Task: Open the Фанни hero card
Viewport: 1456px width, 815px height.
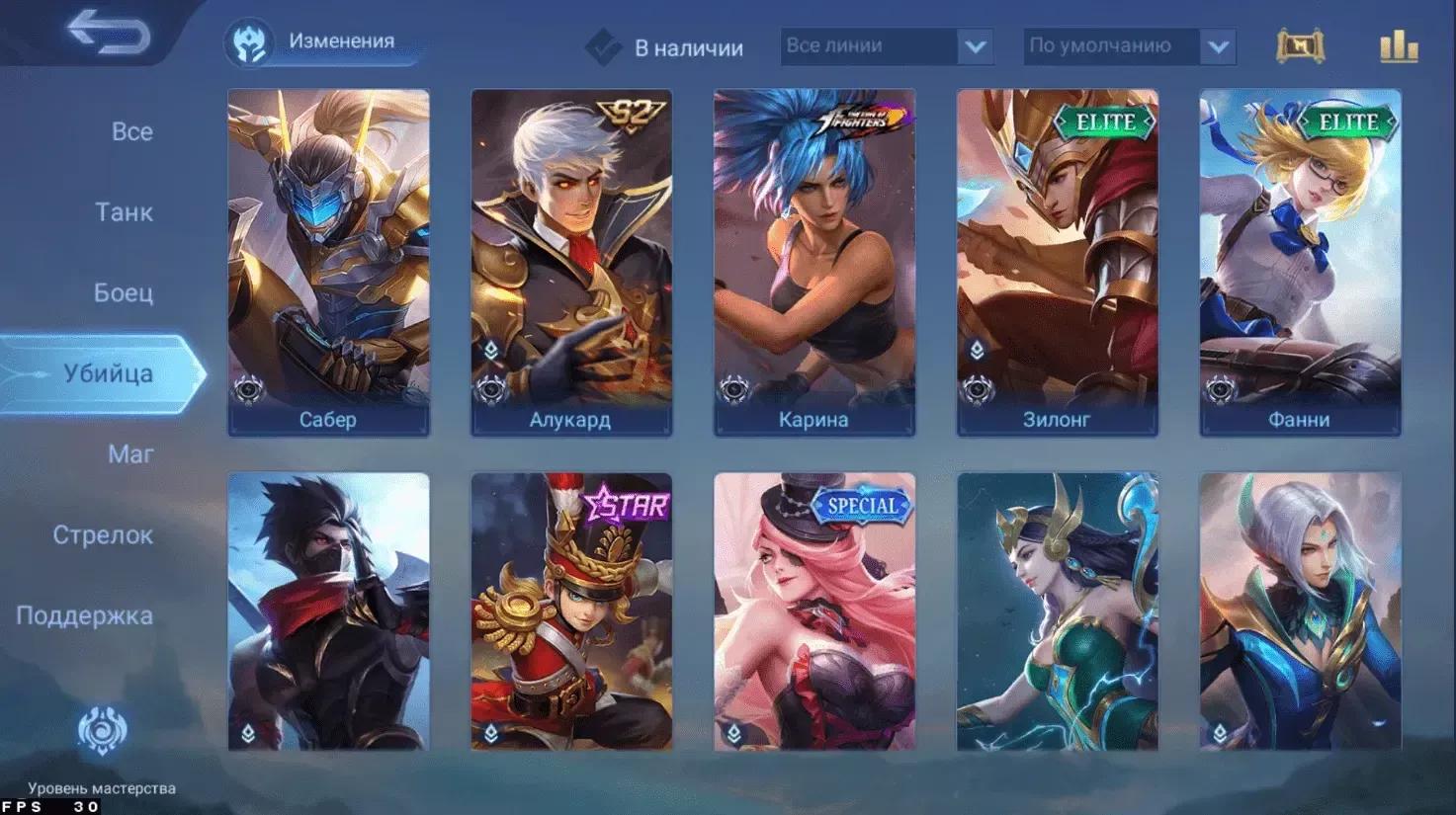Action: coord(1300,262)
